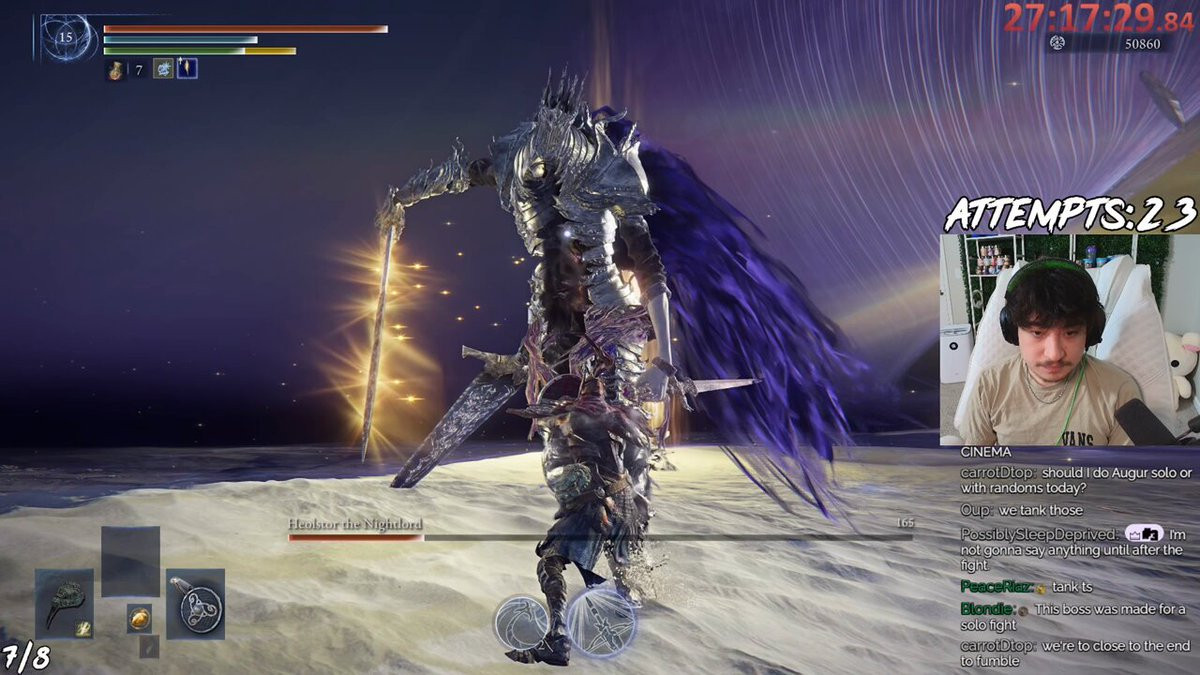Screen dimensions: 1200x675
Task: Select the right-hand round medallion weapon slot
Action: tap(195, 603)
